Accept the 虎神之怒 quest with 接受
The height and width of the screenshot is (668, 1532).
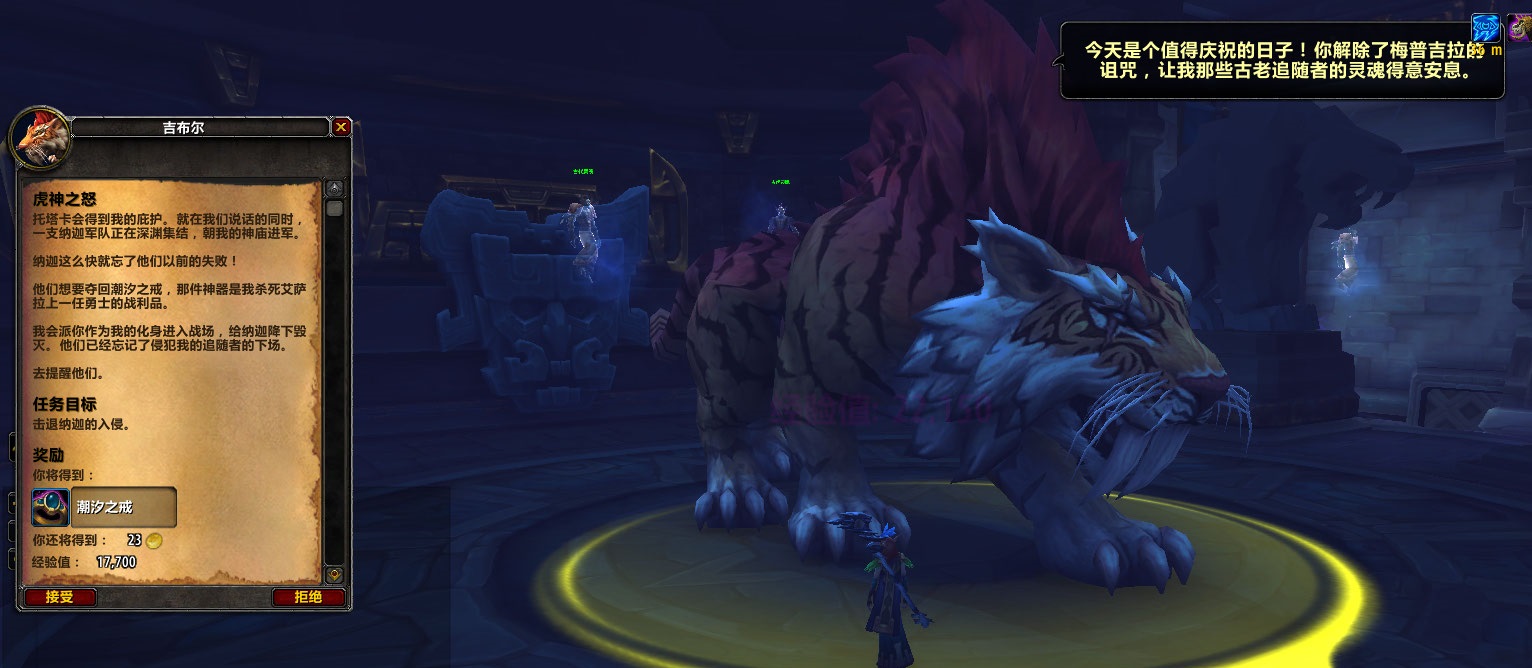[x=59, y=597]
